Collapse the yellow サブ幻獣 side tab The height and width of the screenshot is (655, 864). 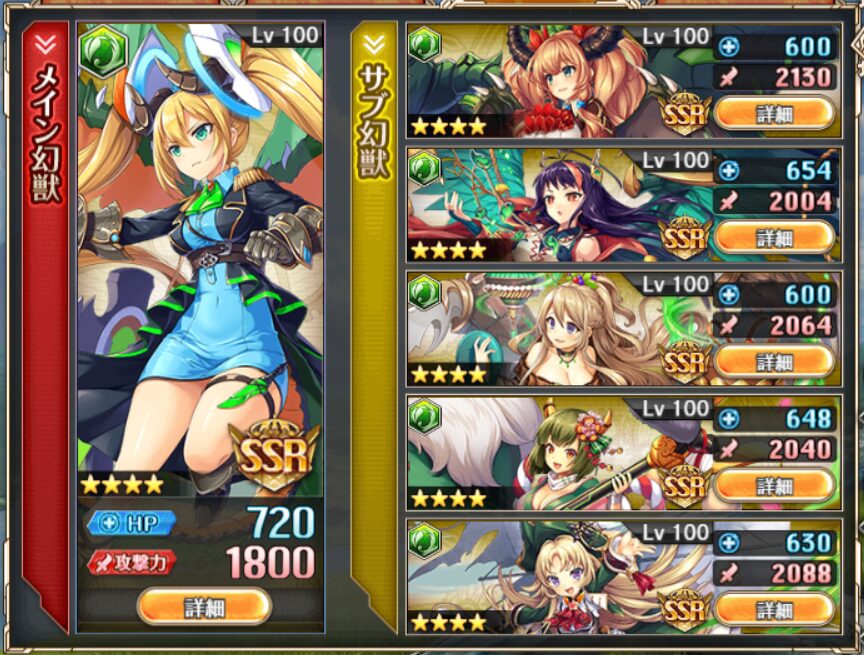(374, 45)
